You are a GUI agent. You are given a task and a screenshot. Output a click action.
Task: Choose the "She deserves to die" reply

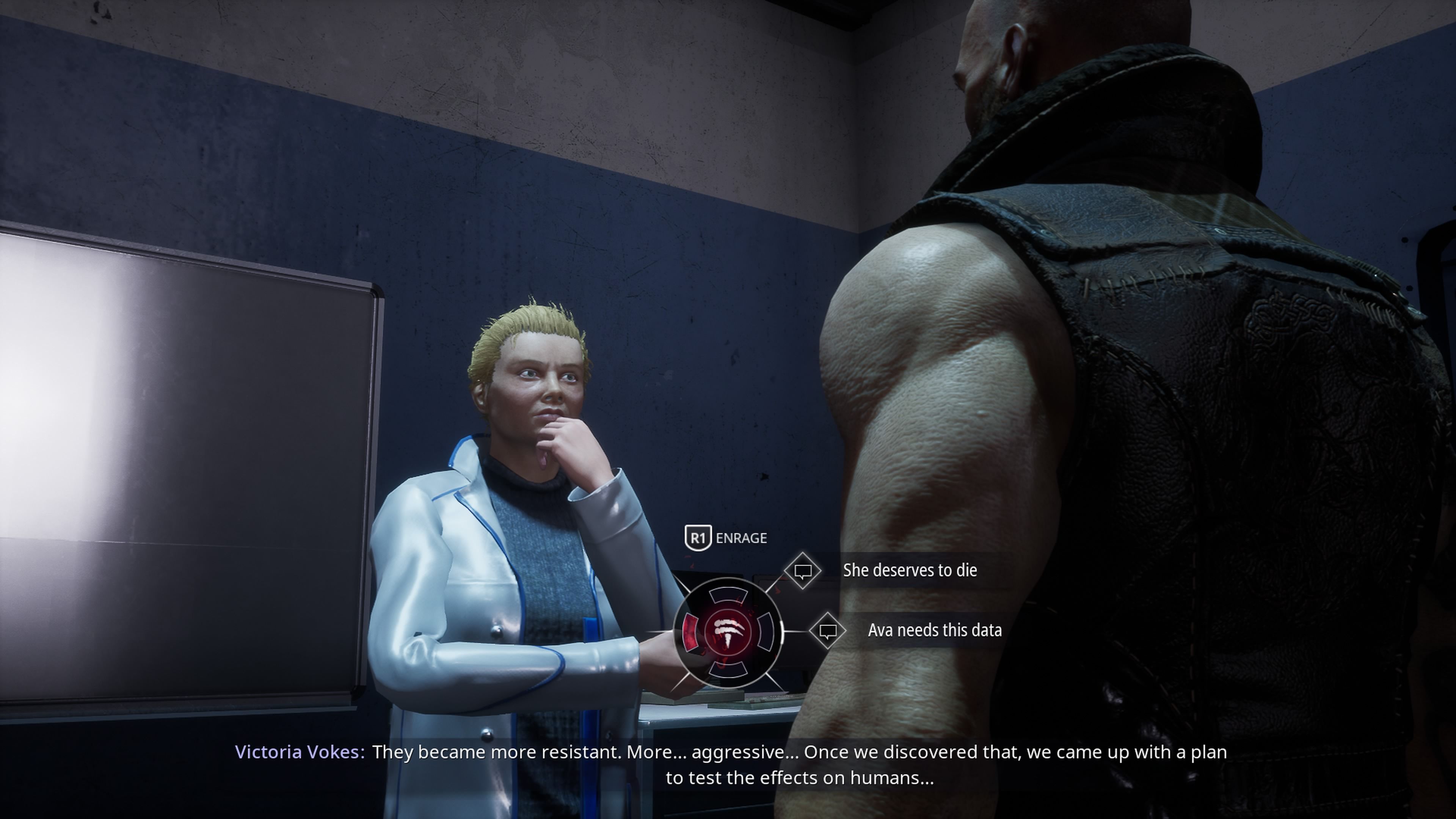click(x=909, y=570)
